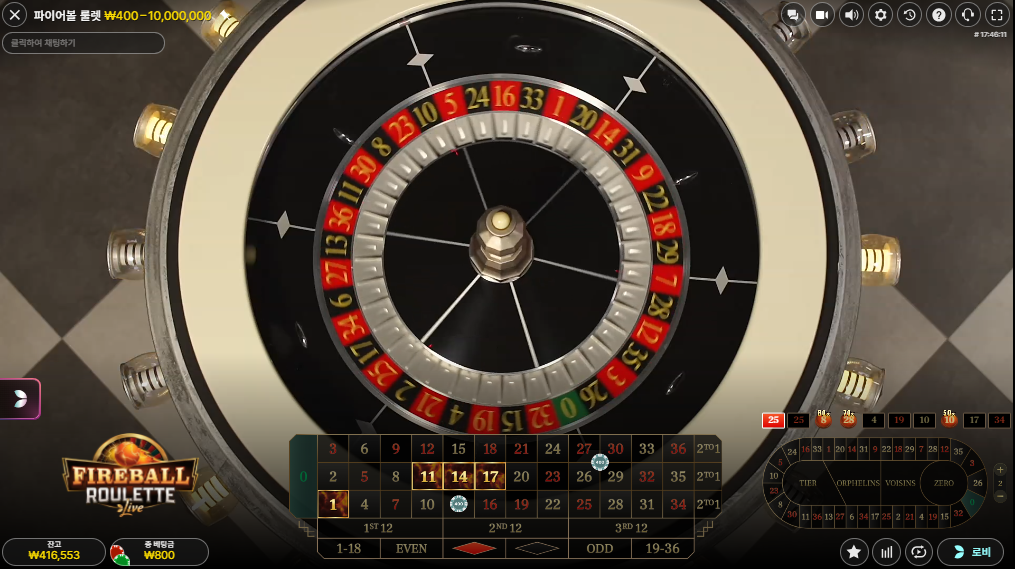
Task: Choose the 19-36 high bet
Action: coord(662,548)
